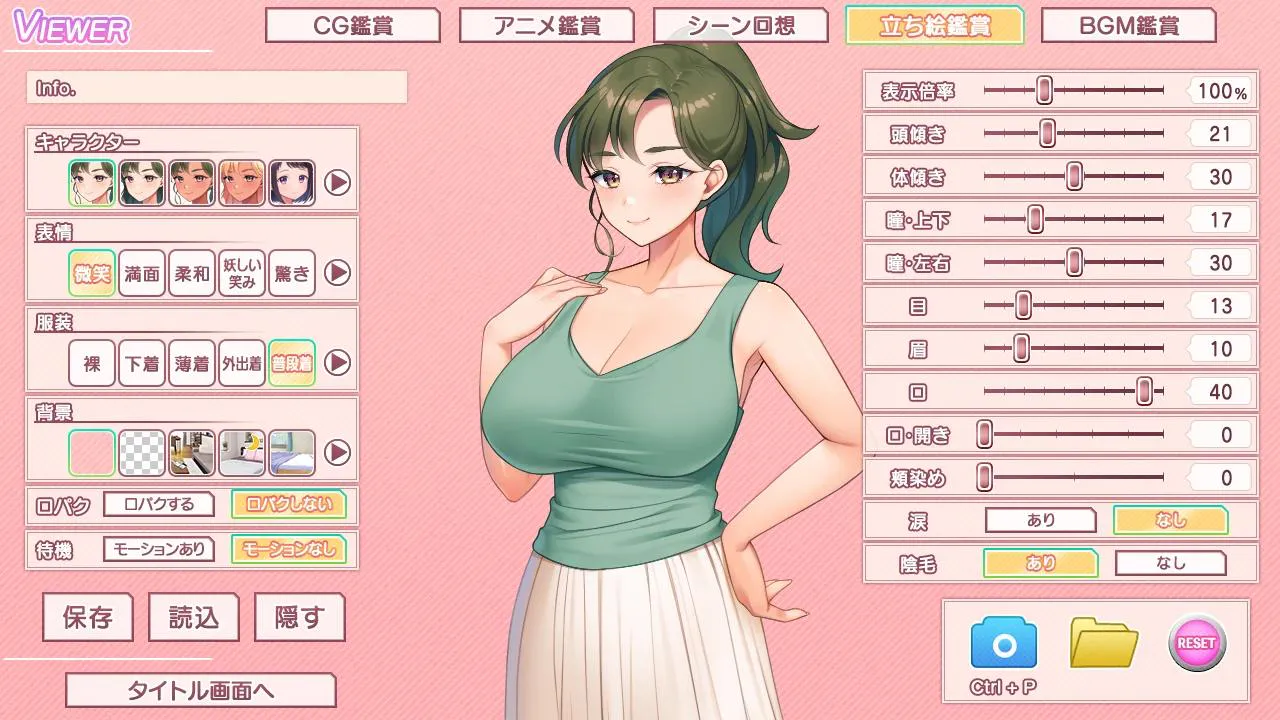The image size is (1280, 720).
Task: Open the アニメ鑑賞 tab
Action: (546, 26)
